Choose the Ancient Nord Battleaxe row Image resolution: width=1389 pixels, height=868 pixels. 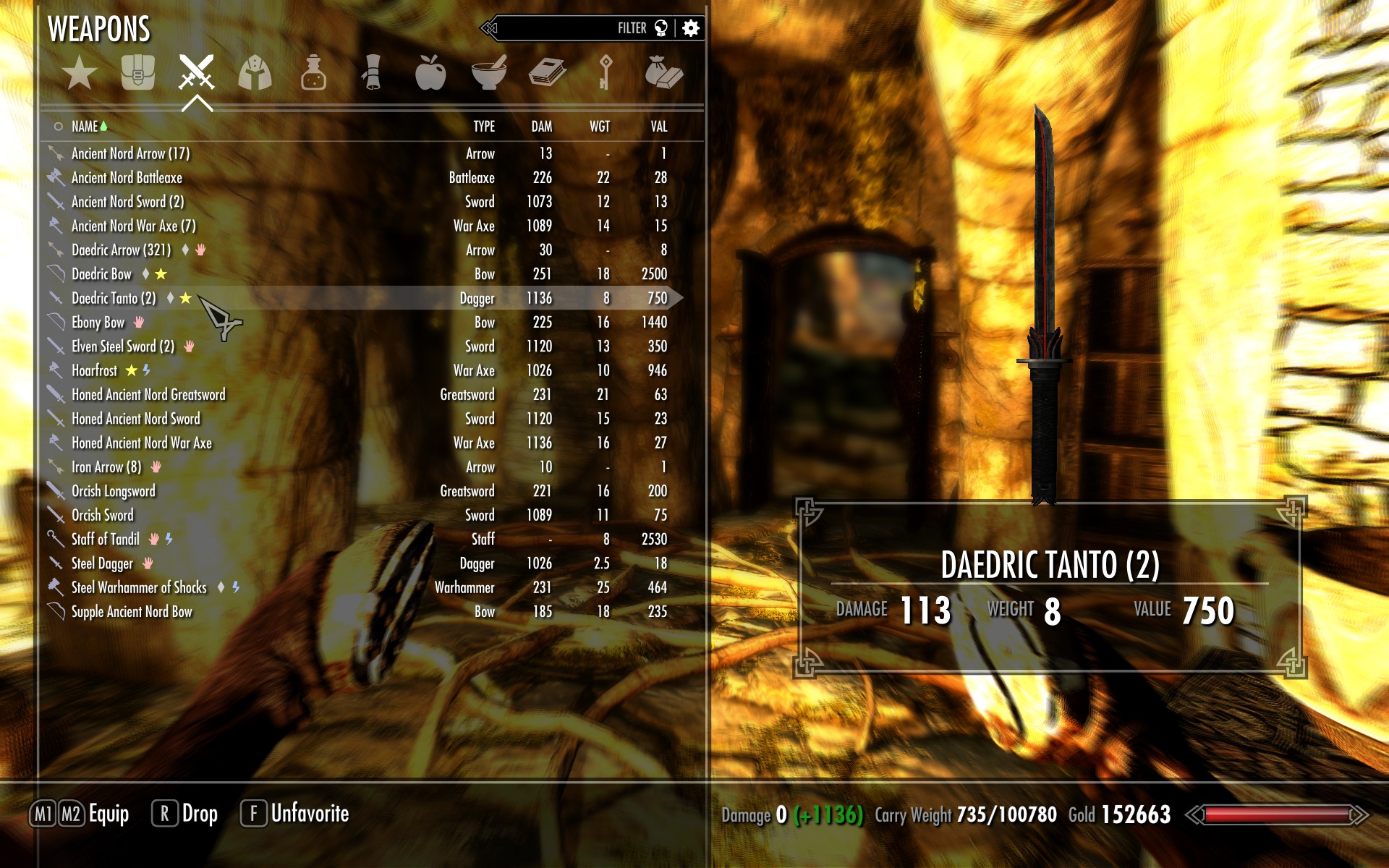pos(127,178)
